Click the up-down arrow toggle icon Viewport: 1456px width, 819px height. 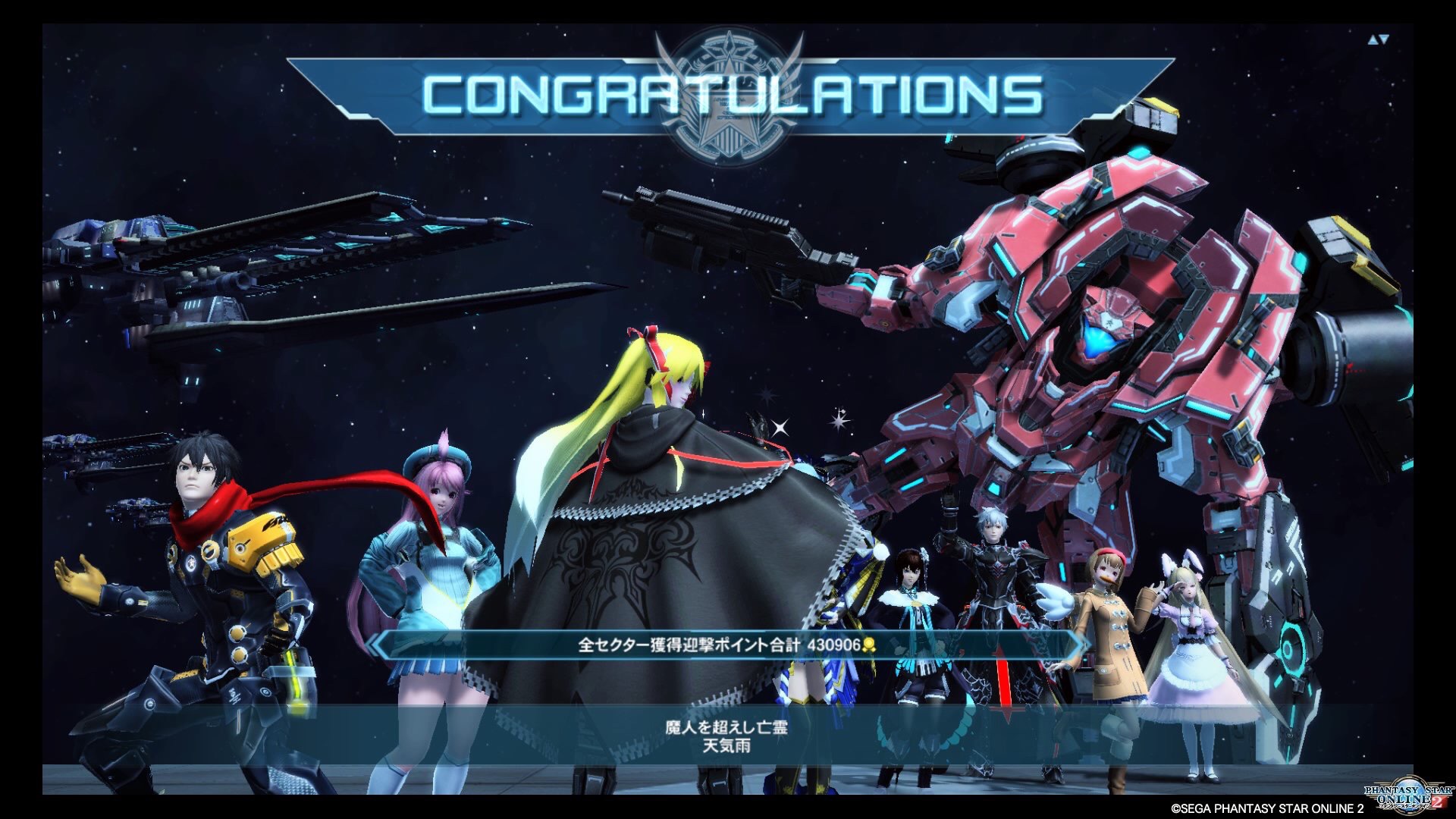tap(1378, 40)
